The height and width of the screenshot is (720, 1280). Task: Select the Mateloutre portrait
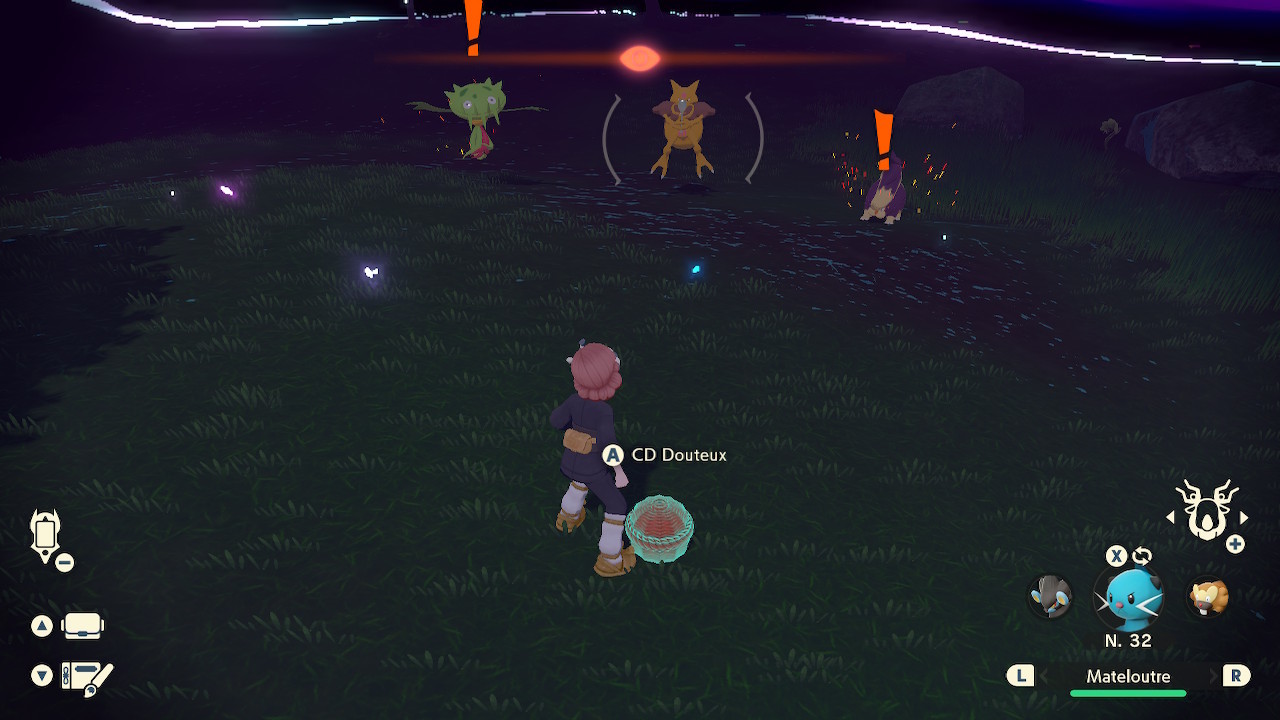pyautogui.click(x=1128, y=598)
